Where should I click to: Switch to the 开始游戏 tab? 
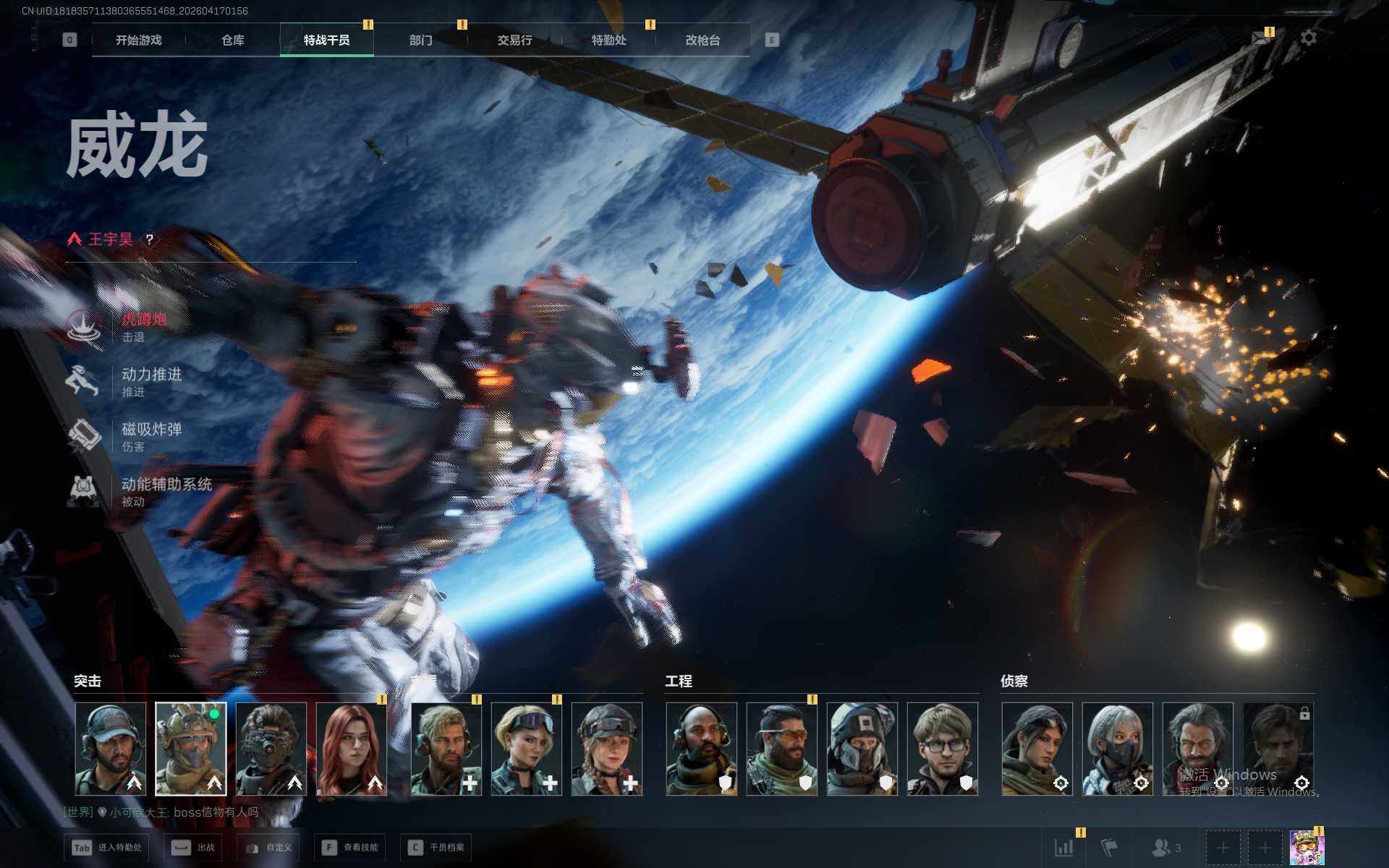138,41
